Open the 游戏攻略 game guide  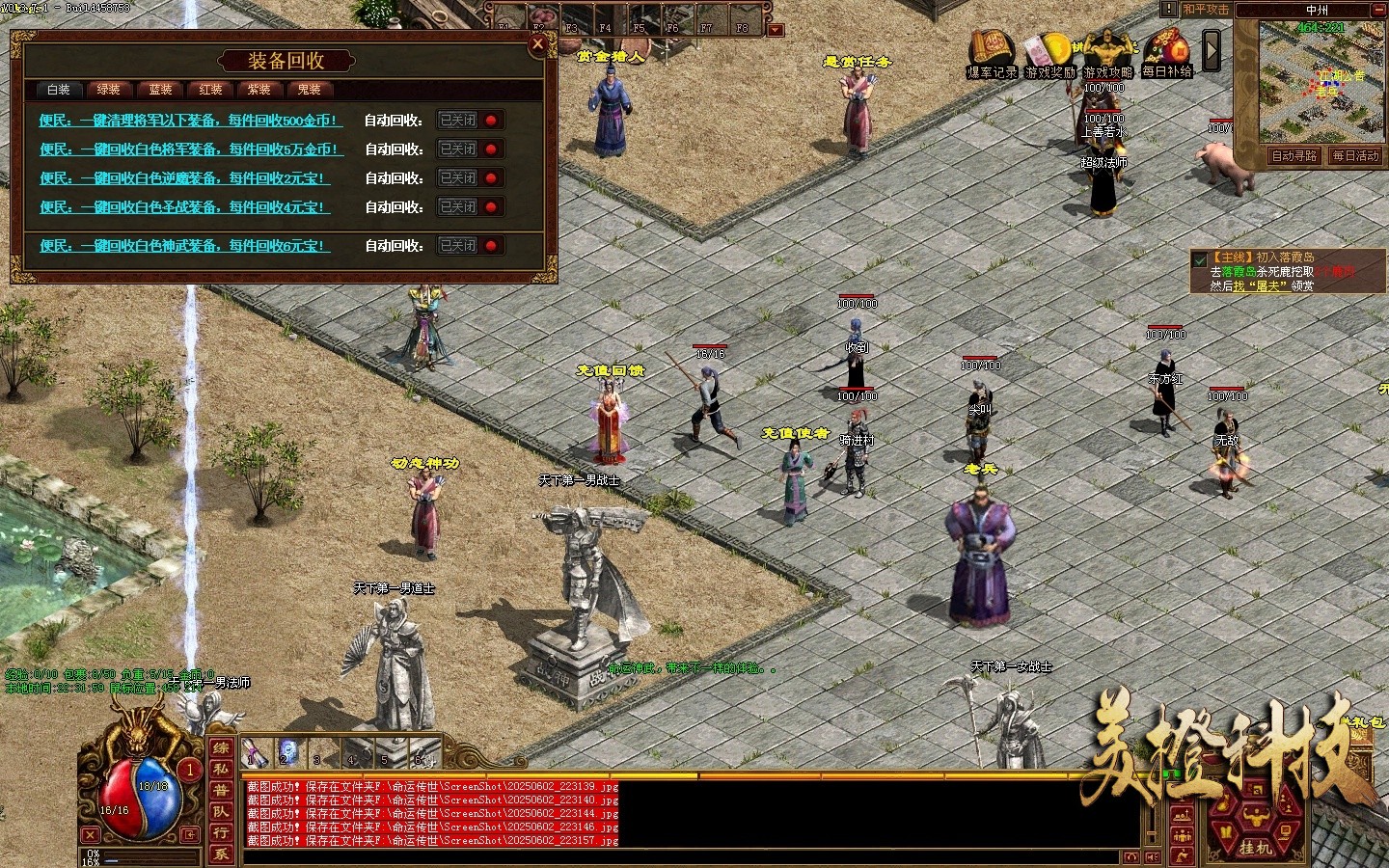pyautogui.click(x=1107, y=55)
